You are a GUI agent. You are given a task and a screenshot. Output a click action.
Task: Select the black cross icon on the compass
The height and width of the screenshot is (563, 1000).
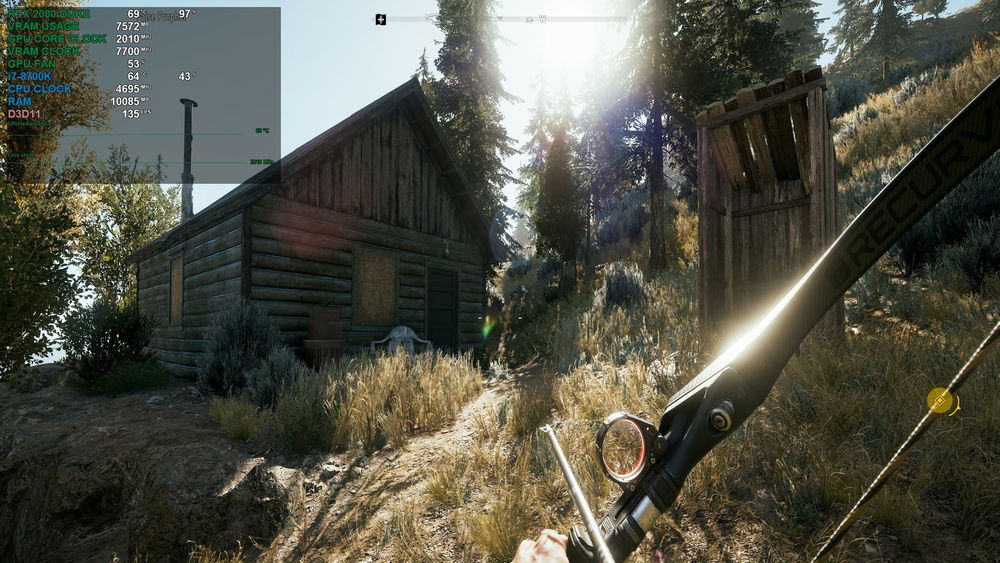click(381, 19)
